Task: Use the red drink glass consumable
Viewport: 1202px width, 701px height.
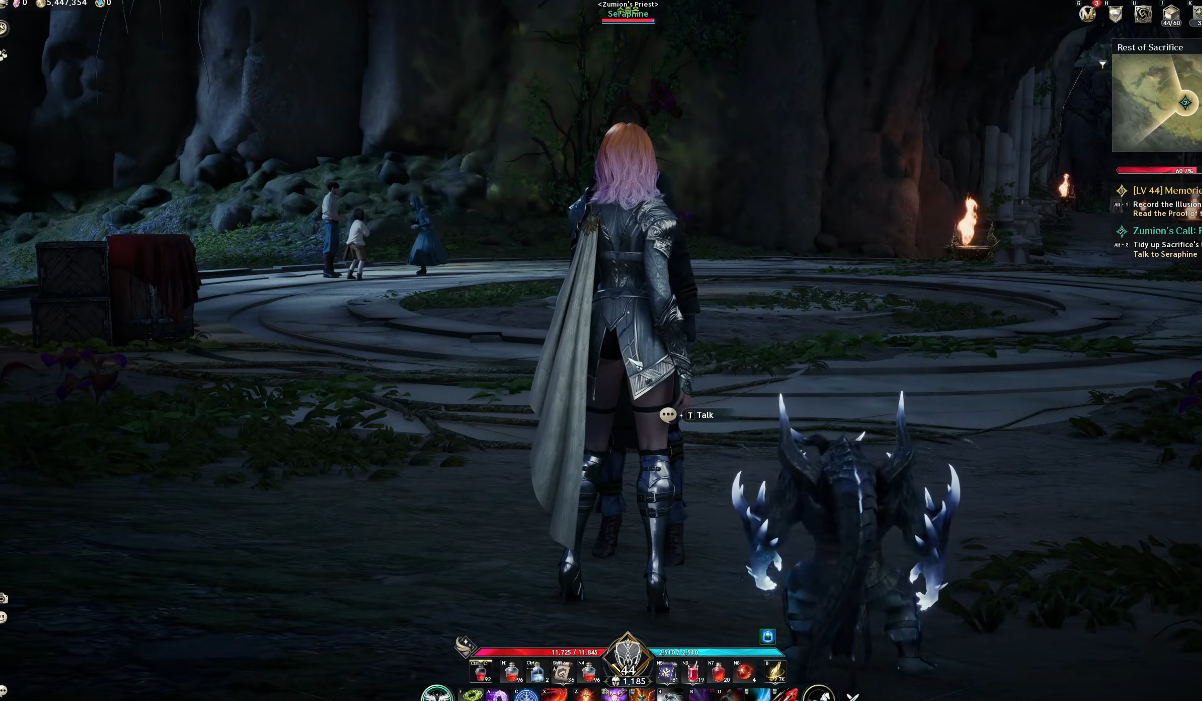Action: pyautogui.click(x=693, y=672)
